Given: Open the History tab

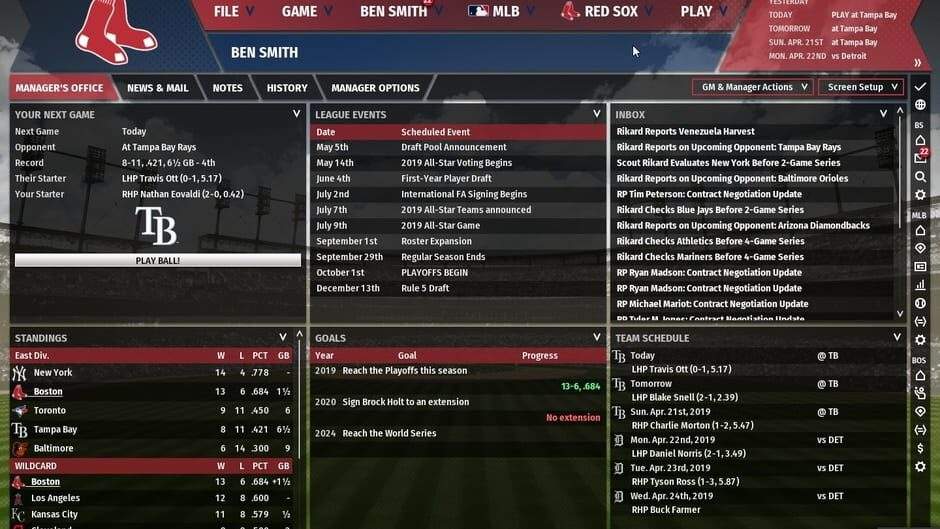Looking at the screenshot, I should pyautogui.click(x=287, y=88).
